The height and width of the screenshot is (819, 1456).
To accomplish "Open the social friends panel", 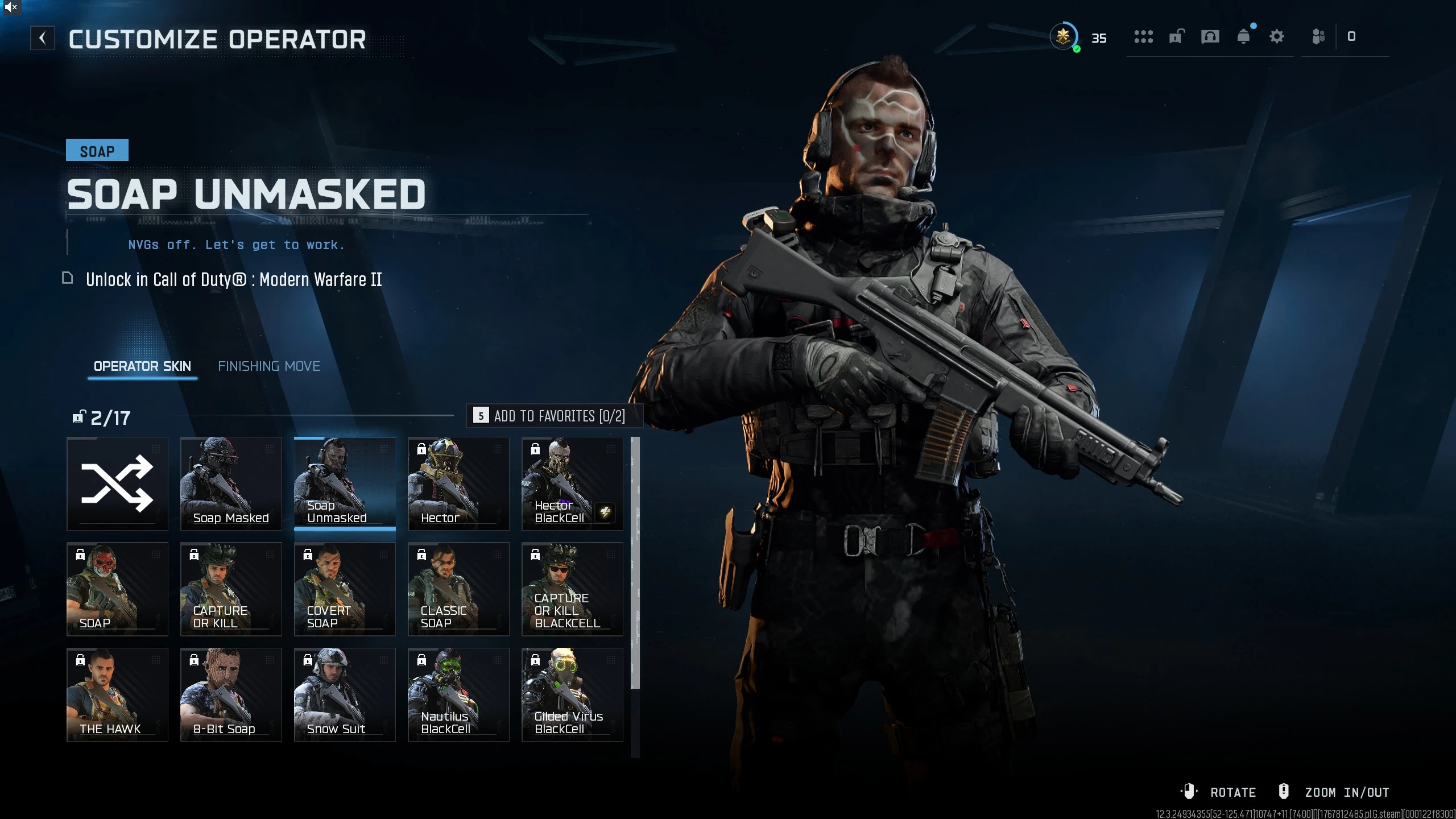I will tap(1319, 36).
